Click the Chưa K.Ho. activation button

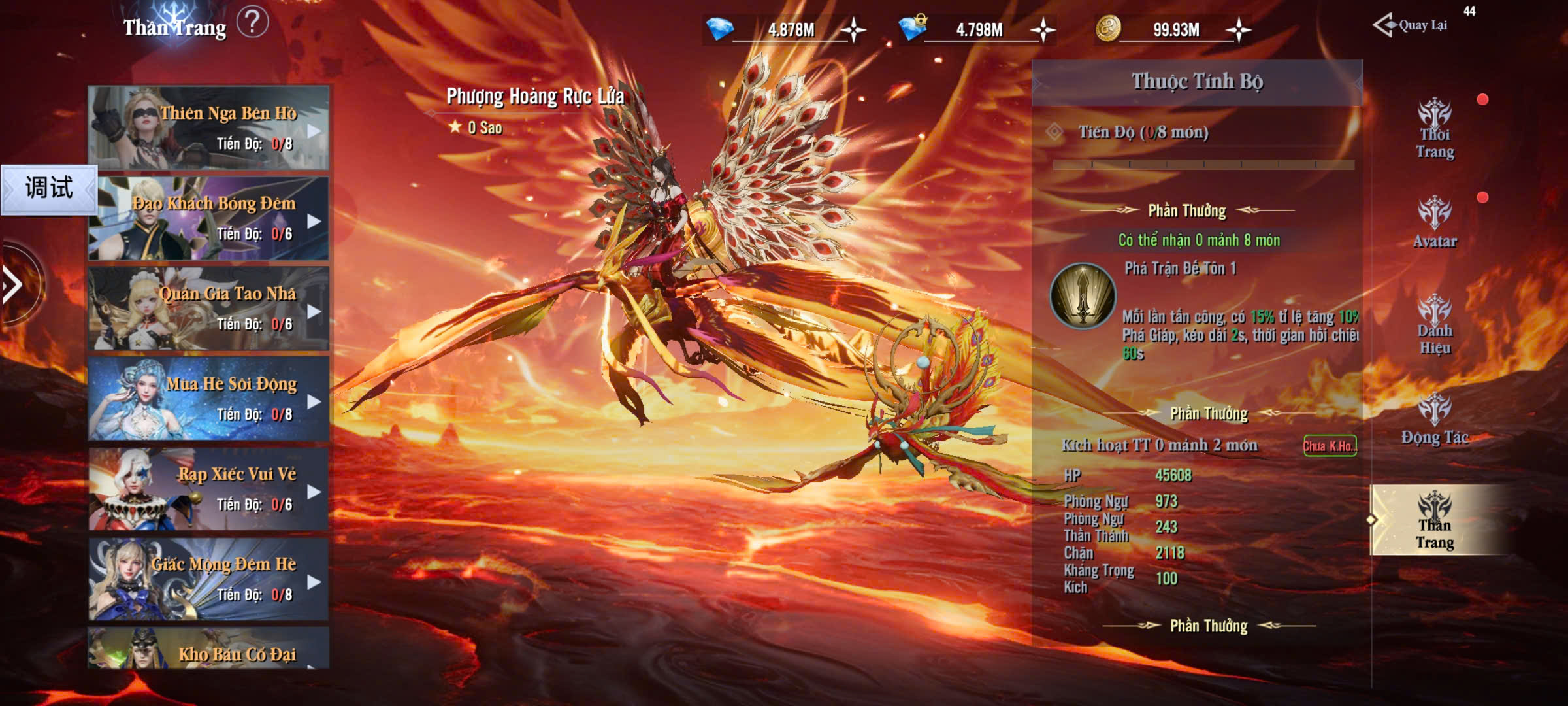pyautogui.click(x=1330, y=446)
